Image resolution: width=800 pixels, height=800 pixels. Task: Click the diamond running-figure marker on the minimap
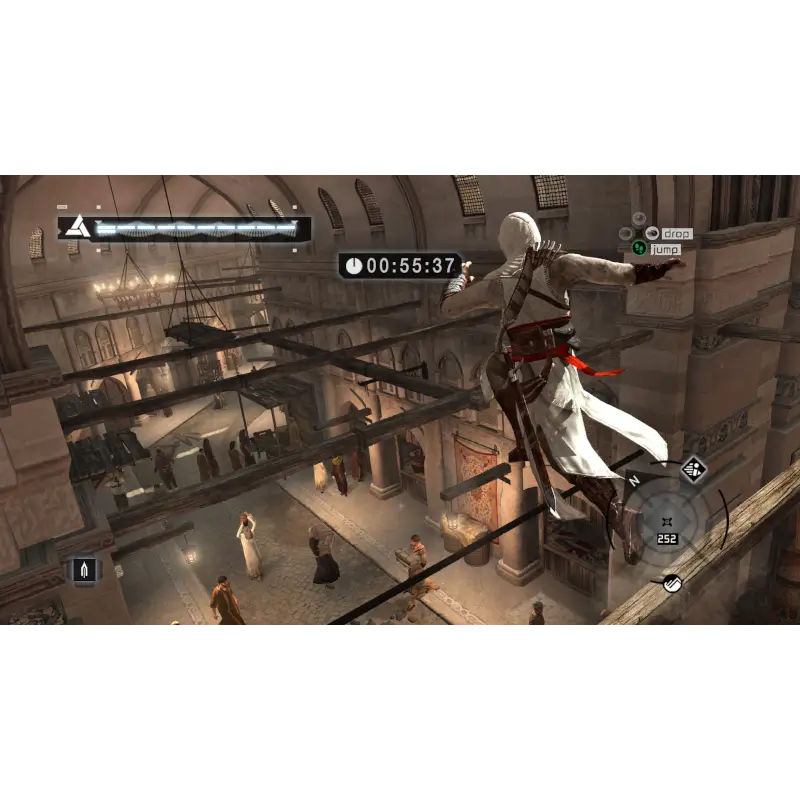tap(693, 468)
